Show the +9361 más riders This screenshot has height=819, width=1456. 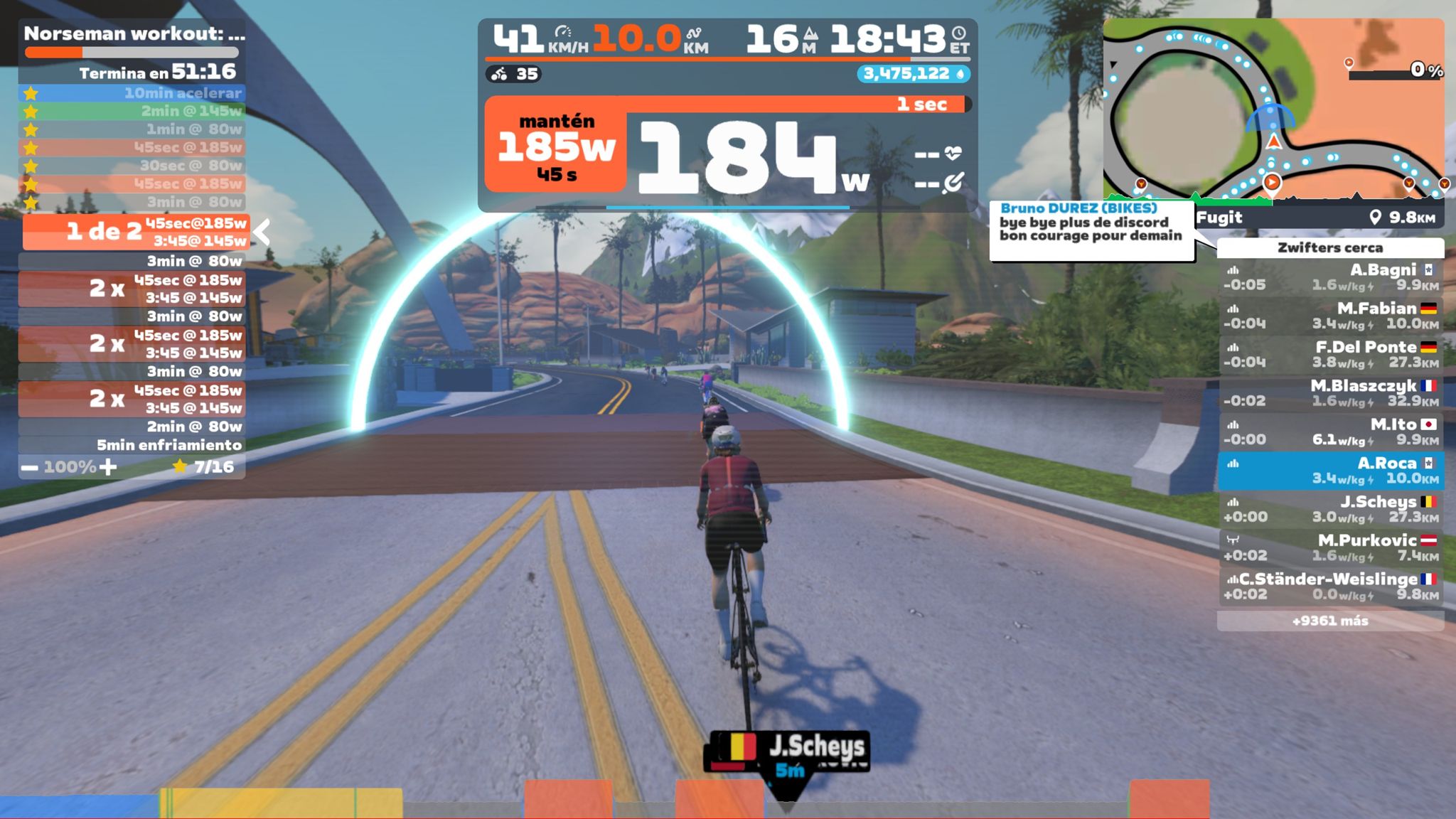(x=1330, y=621)
